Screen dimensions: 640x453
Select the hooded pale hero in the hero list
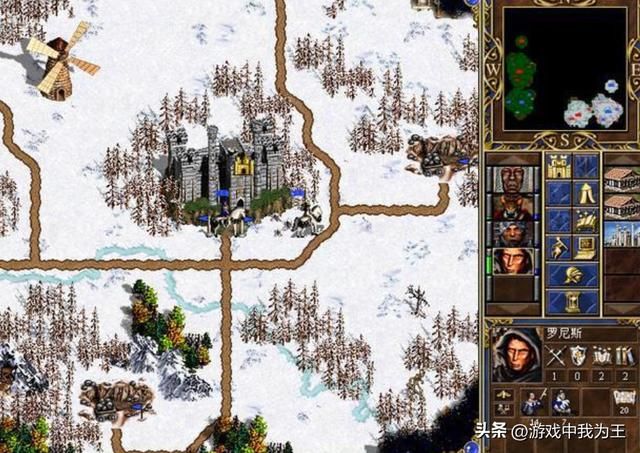(510, 261)
